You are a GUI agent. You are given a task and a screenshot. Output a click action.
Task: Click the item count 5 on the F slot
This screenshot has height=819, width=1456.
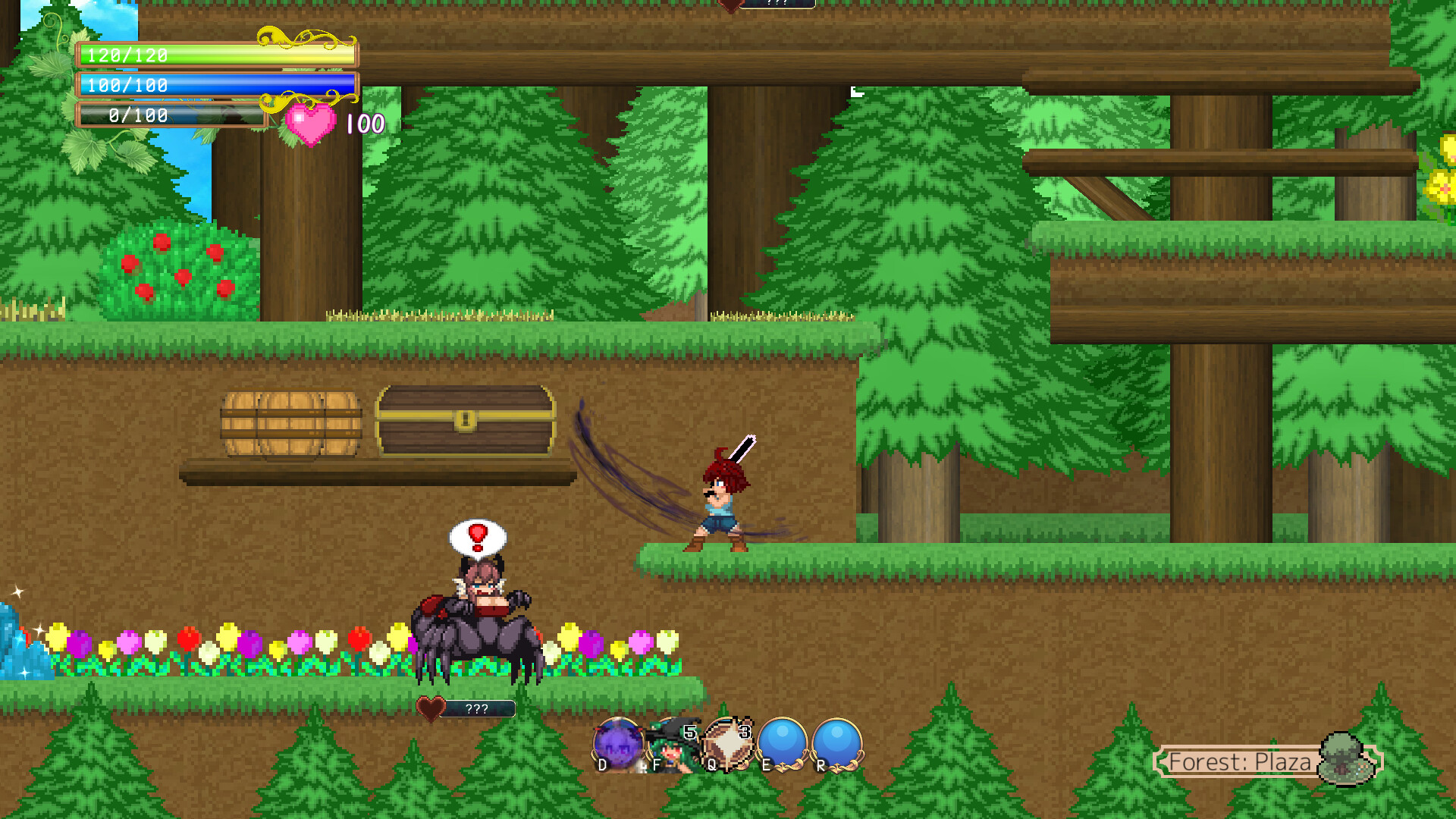[x=689, y=733]
